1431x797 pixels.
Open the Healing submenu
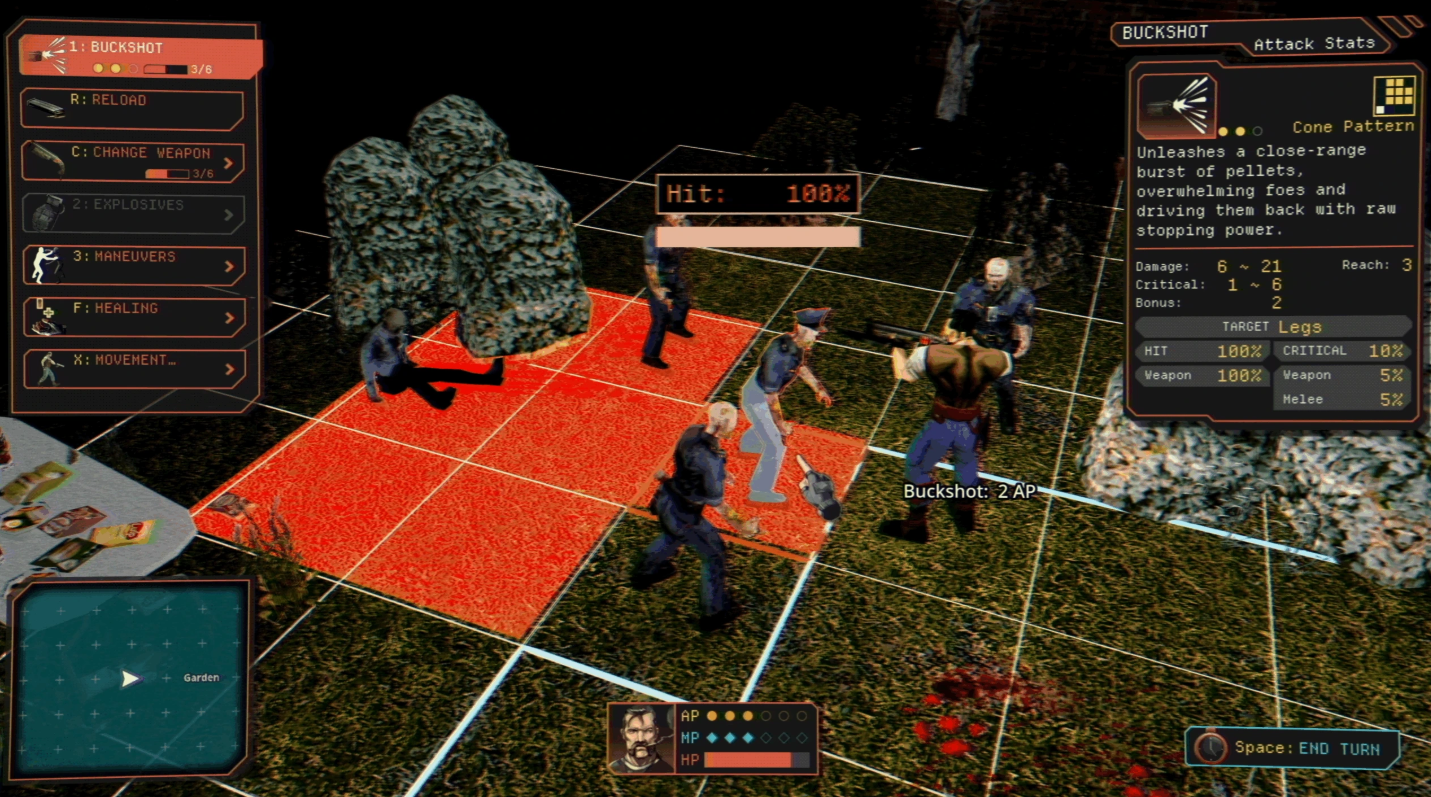(133, 317)
